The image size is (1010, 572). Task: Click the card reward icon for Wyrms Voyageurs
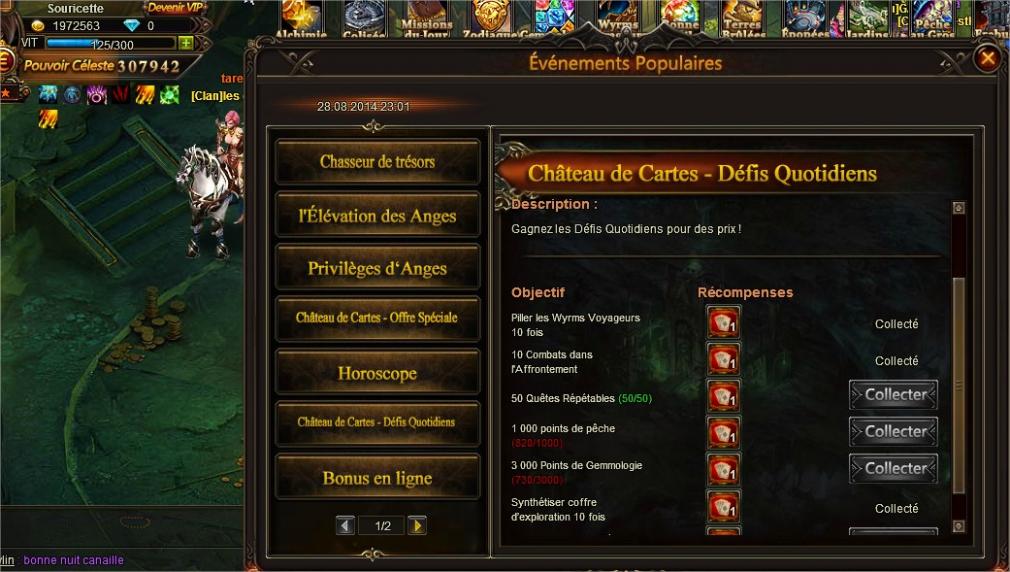(x=723, y=323)
